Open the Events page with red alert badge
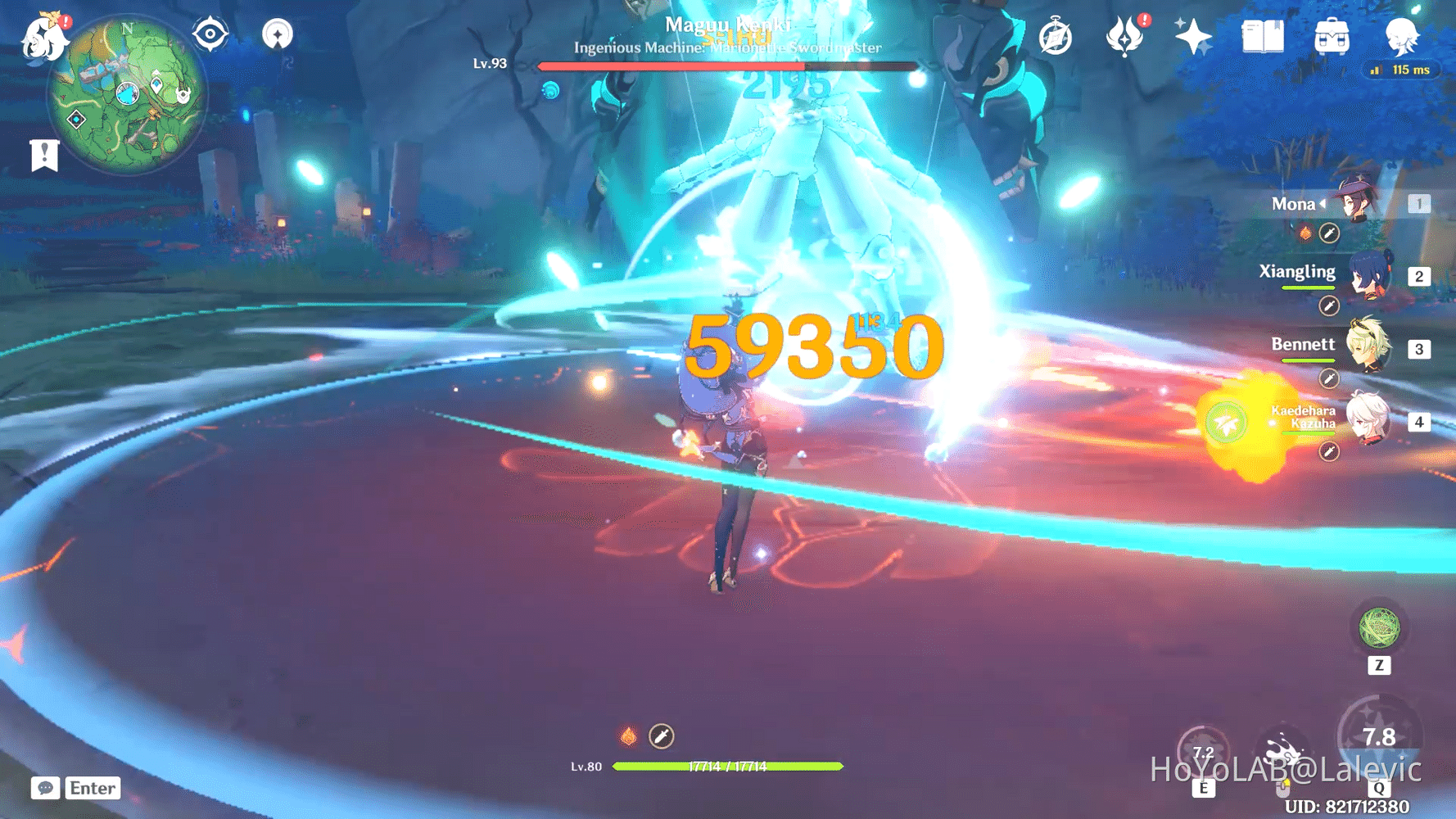The image size is (1456, 819). 1126,35
